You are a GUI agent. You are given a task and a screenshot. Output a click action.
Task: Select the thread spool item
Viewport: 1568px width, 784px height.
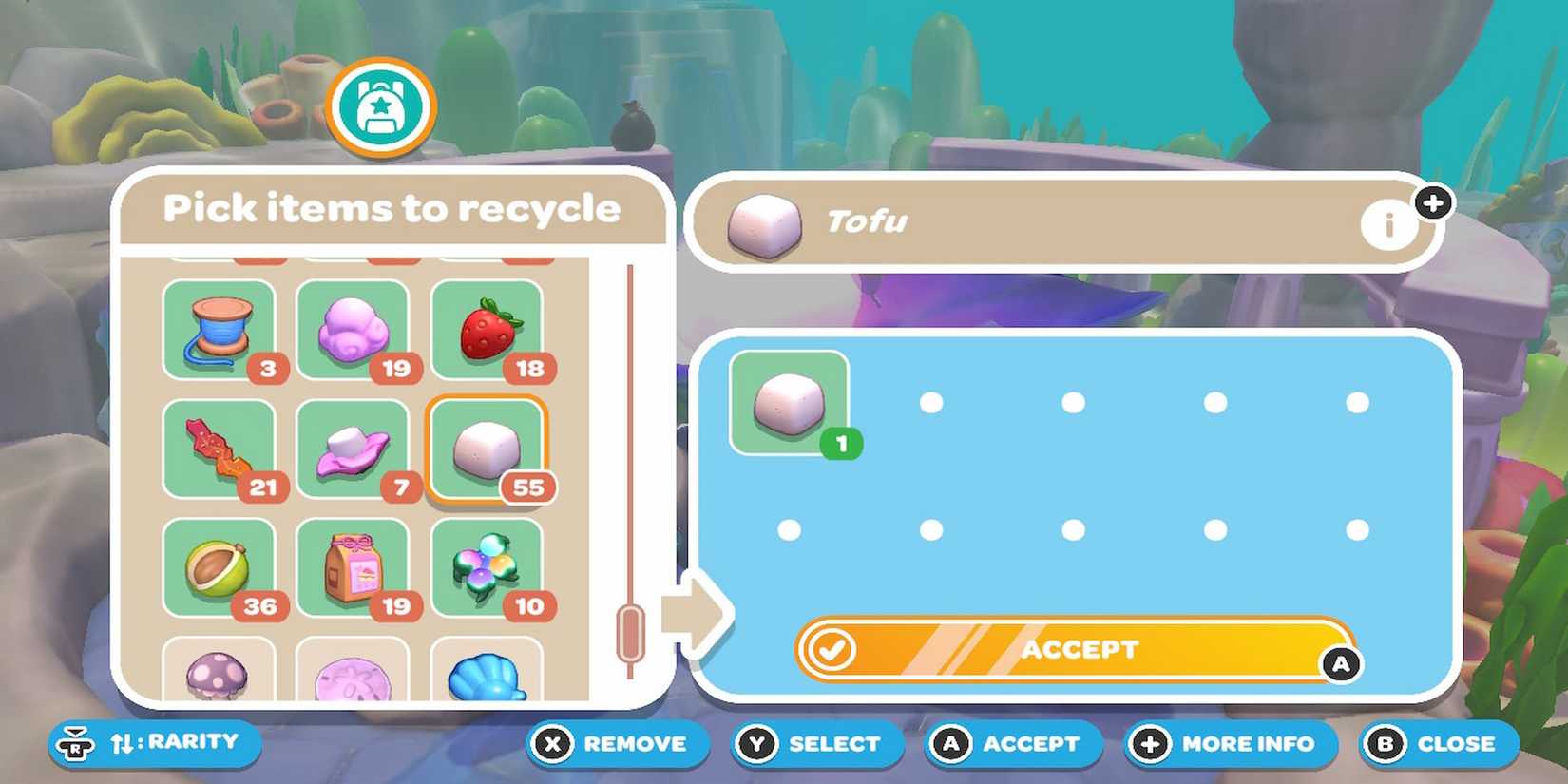click(x=220, y=330)
